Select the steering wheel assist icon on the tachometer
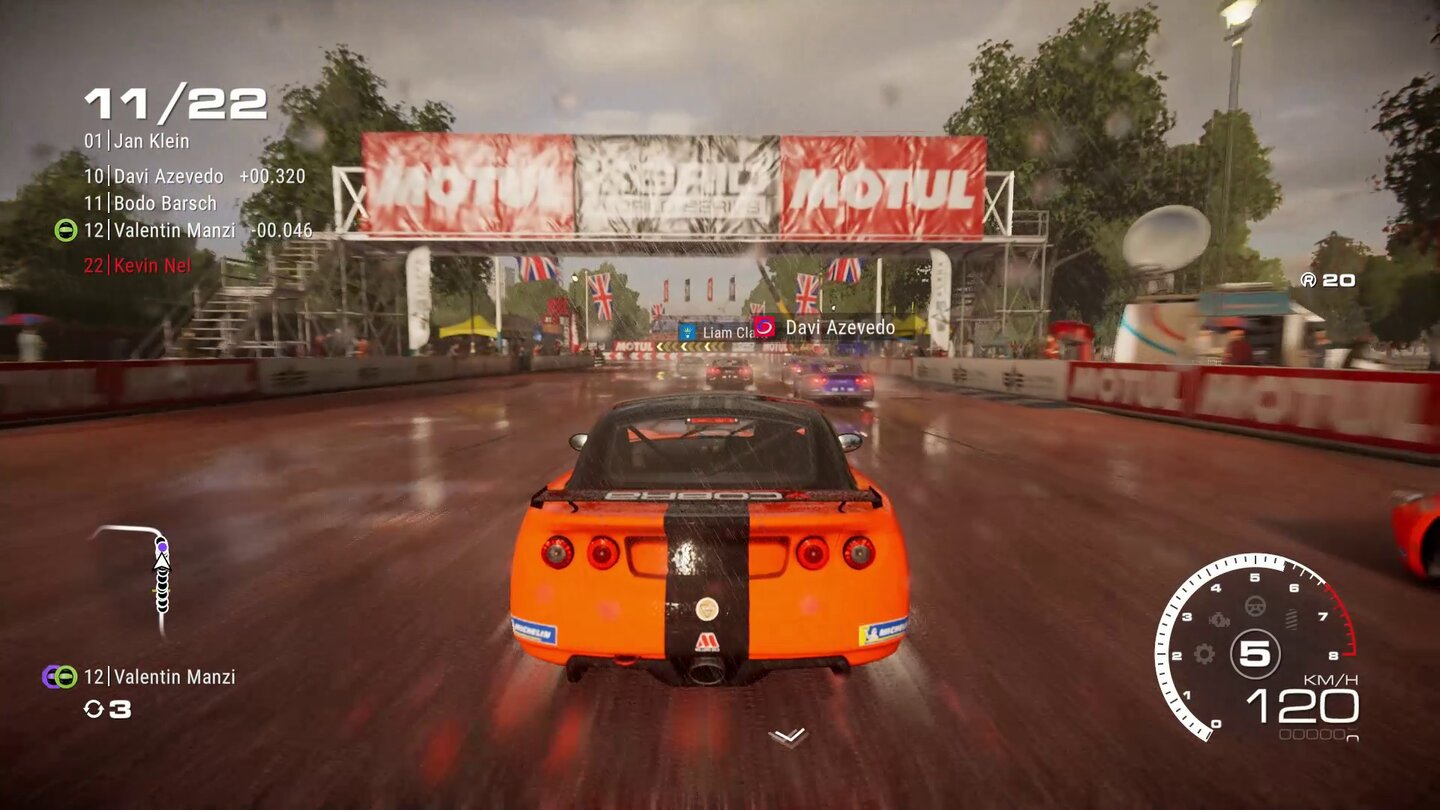This screenshot has width=1440, height=810. coord(1254,606)
